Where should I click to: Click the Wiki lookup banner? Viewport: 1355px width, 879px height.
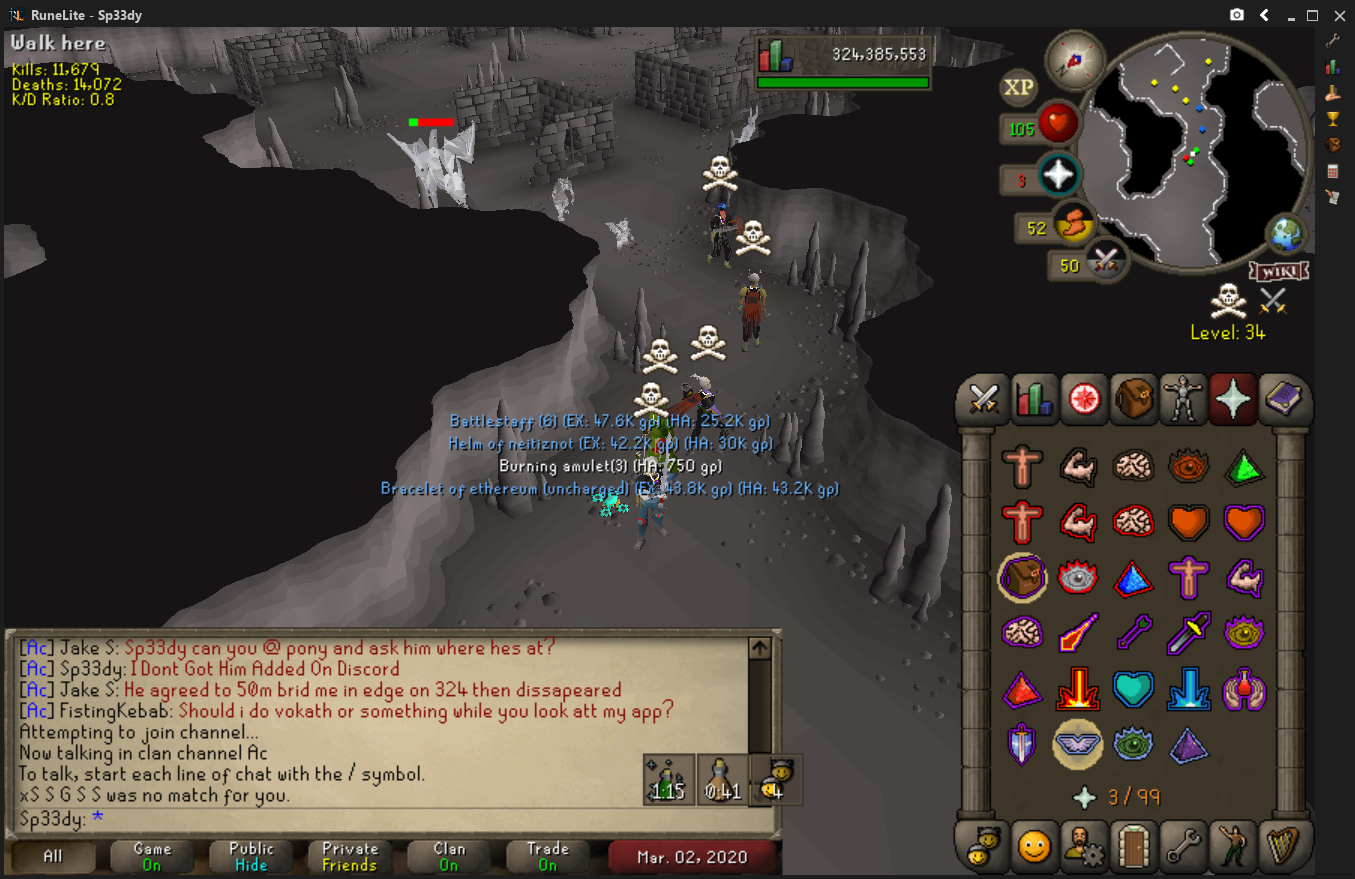[x=1279, y=271]
